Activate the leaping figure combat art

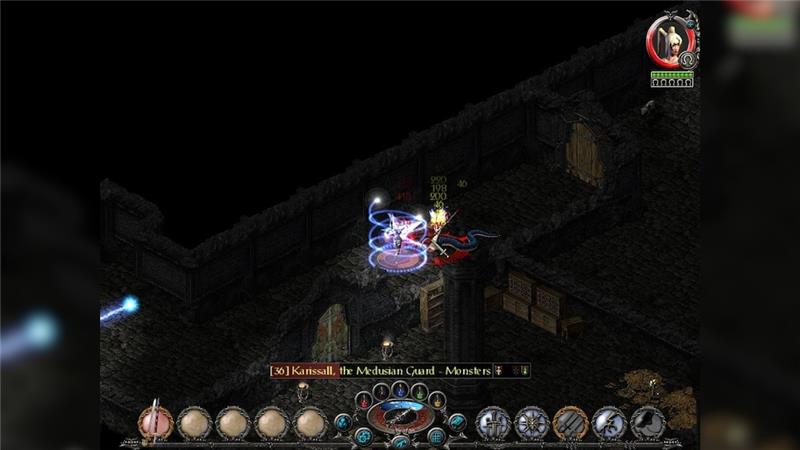pyautogui.click(x=609, y=423)
